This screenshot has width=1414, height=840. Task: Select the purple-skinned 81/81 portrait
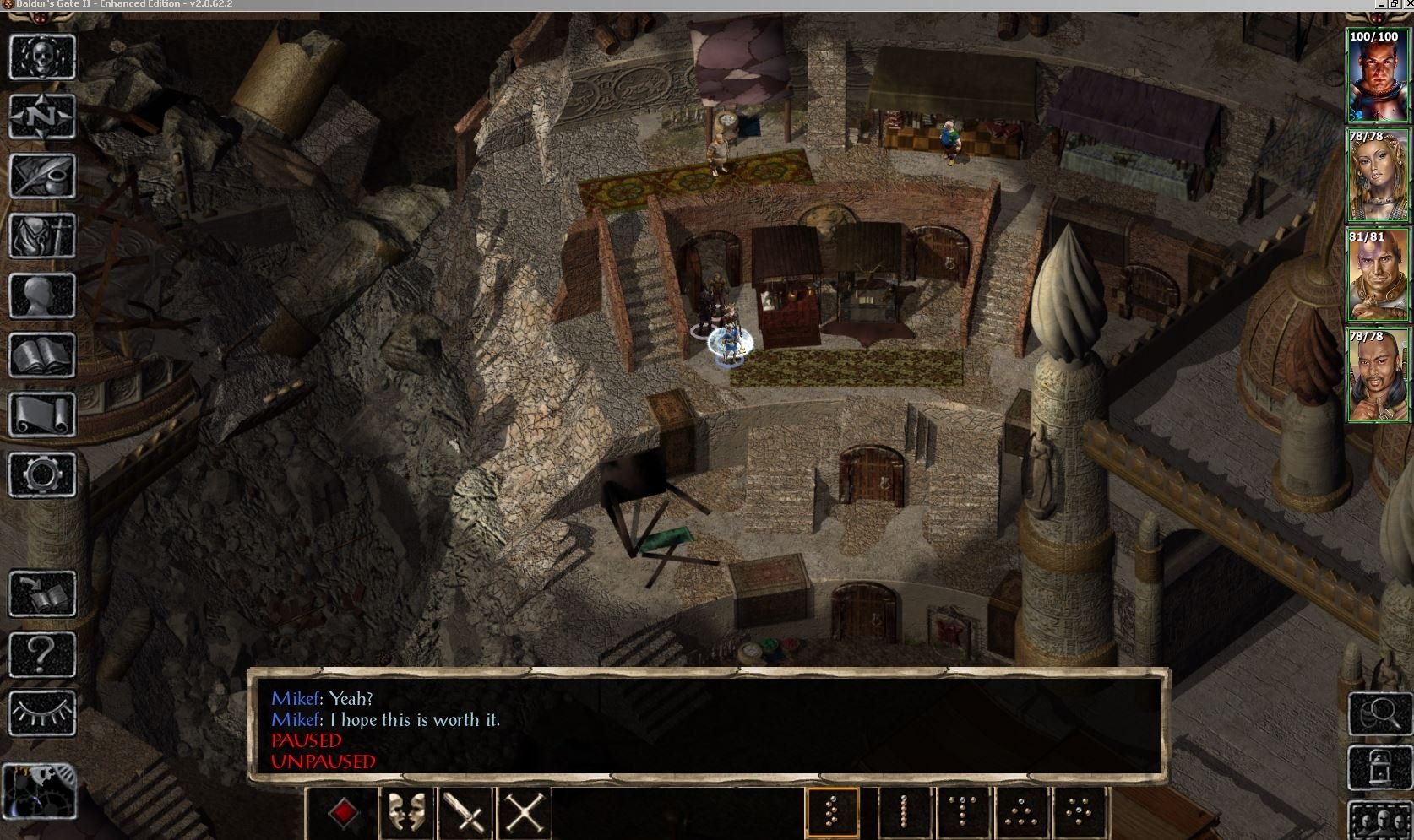click(1377, 277)
